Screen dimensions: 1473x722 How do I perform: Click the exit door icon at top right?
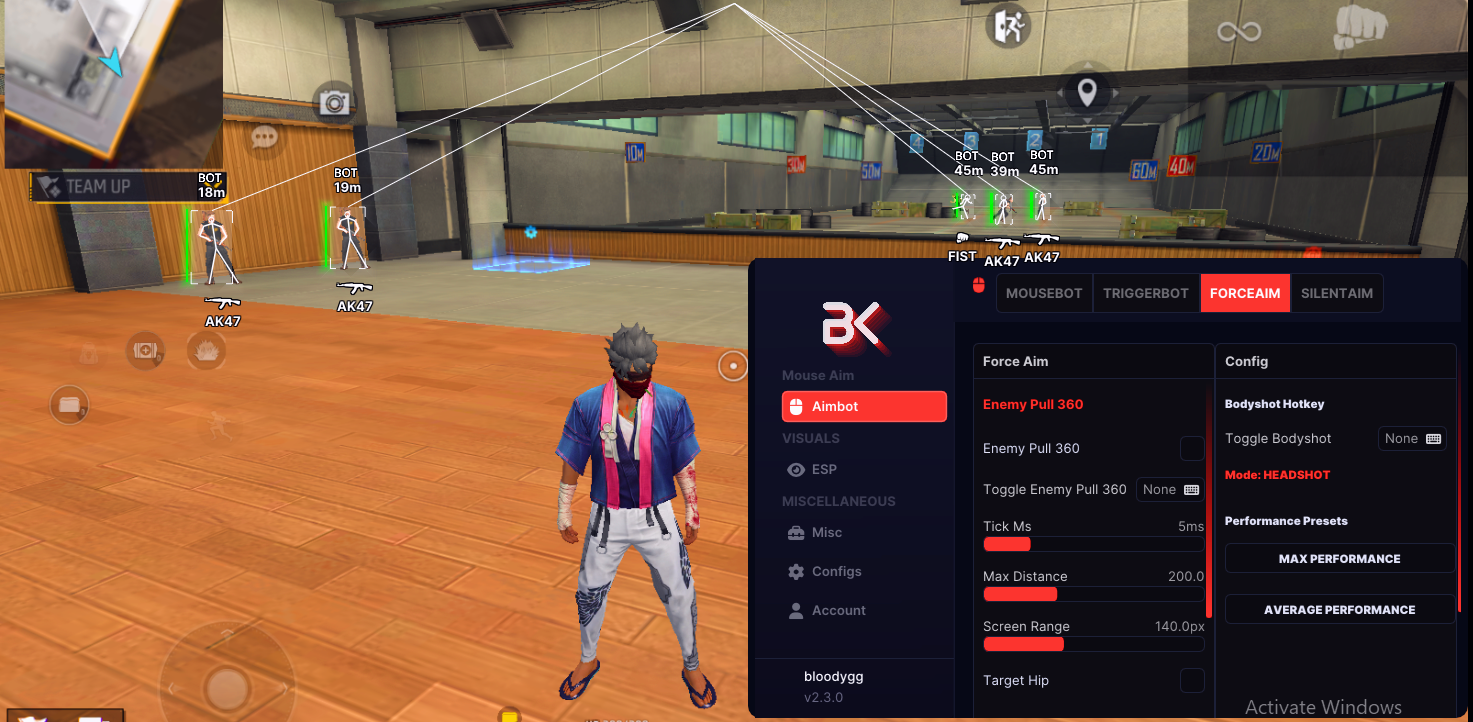[x=1007, y=27]
